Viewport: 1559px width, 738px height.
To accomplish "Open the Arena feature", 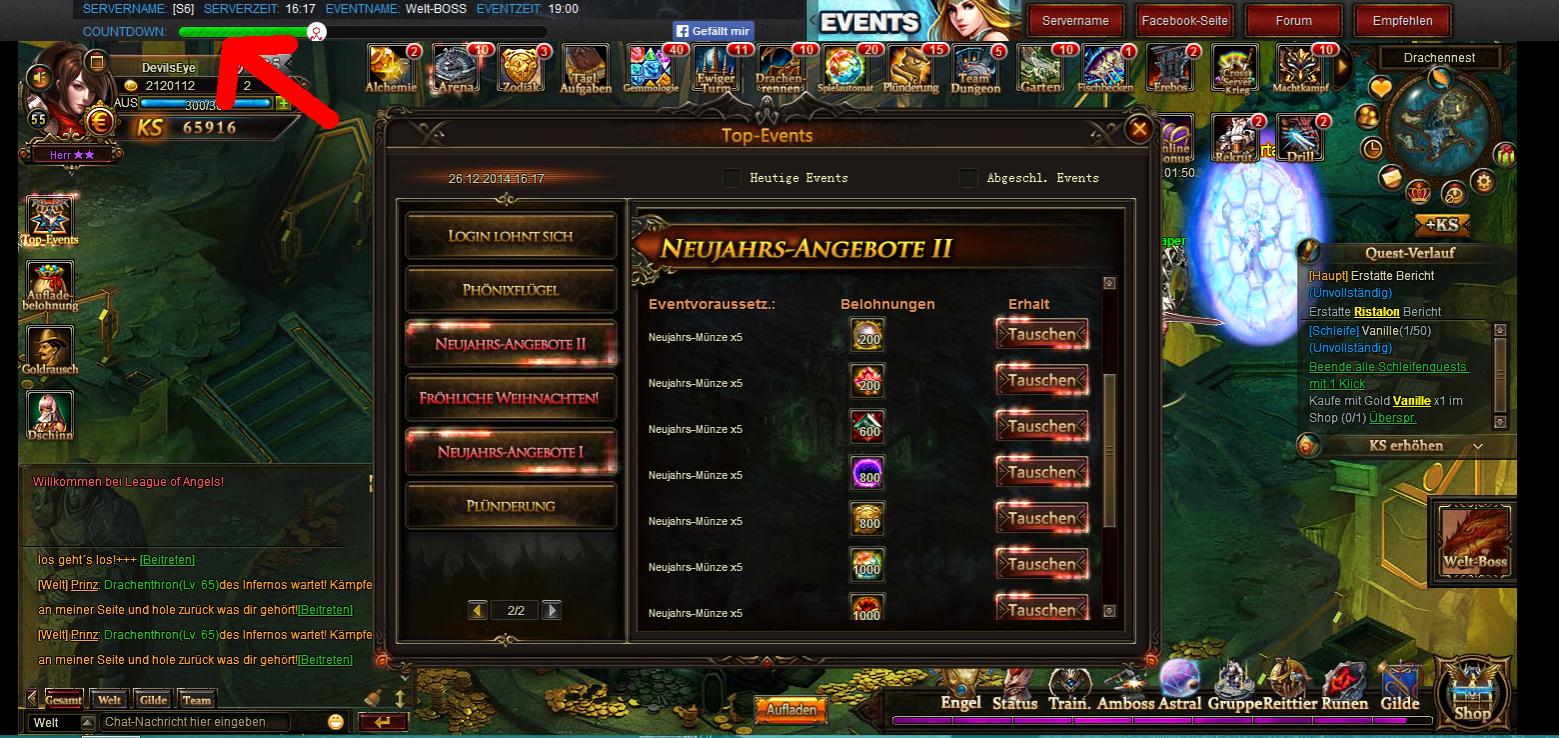I will point(457,68).
